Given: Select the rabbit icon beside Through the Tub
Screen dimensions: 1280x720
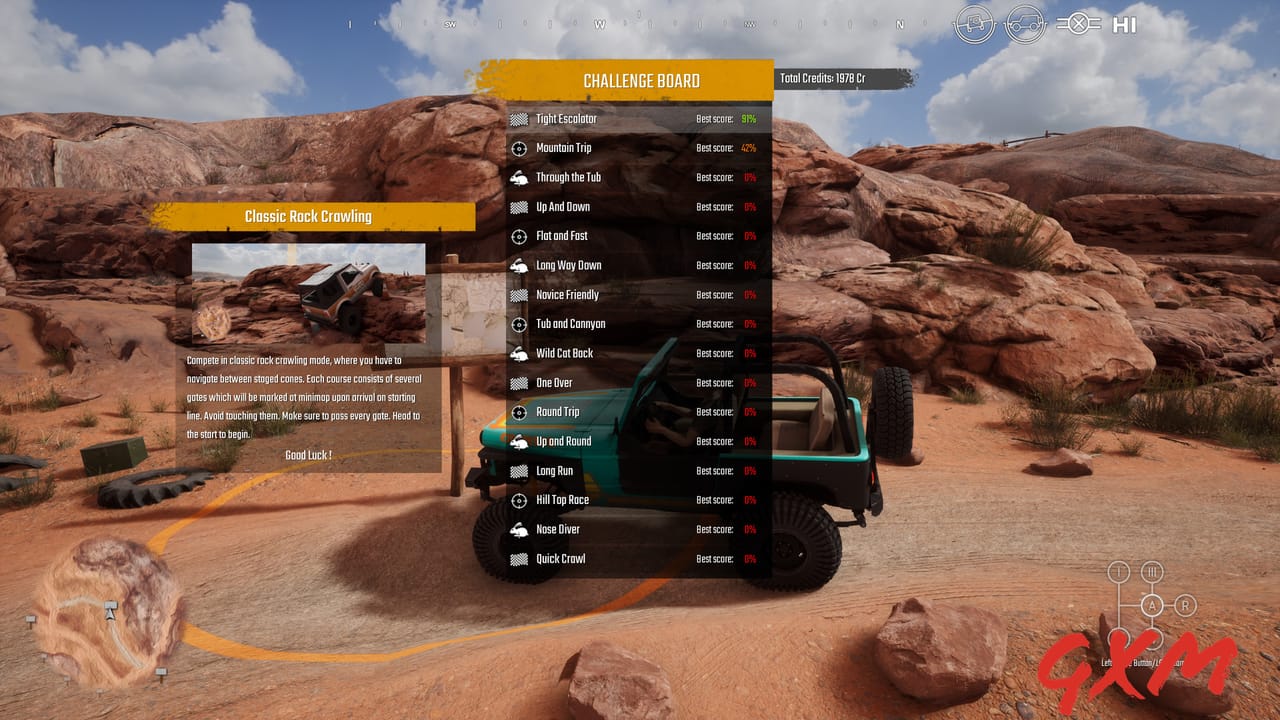Looking at the screenshot, I should click(518, 177).
